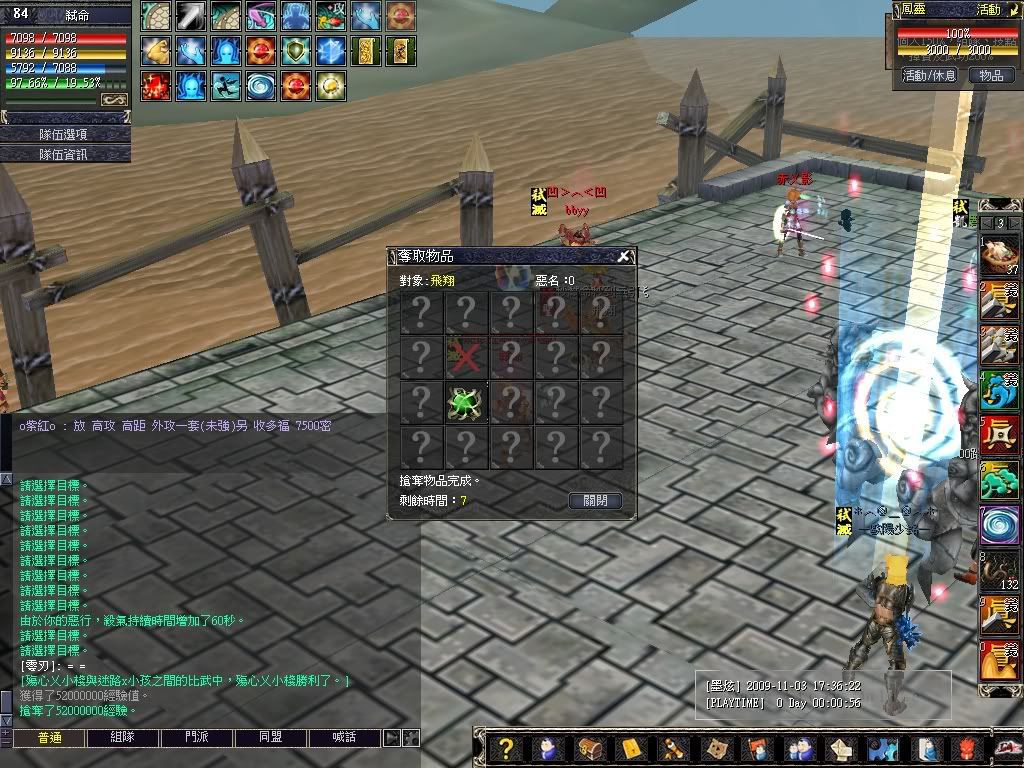Toggle pet 活動/休息 button
This screenshot has height=768, width=1024.
929,75
